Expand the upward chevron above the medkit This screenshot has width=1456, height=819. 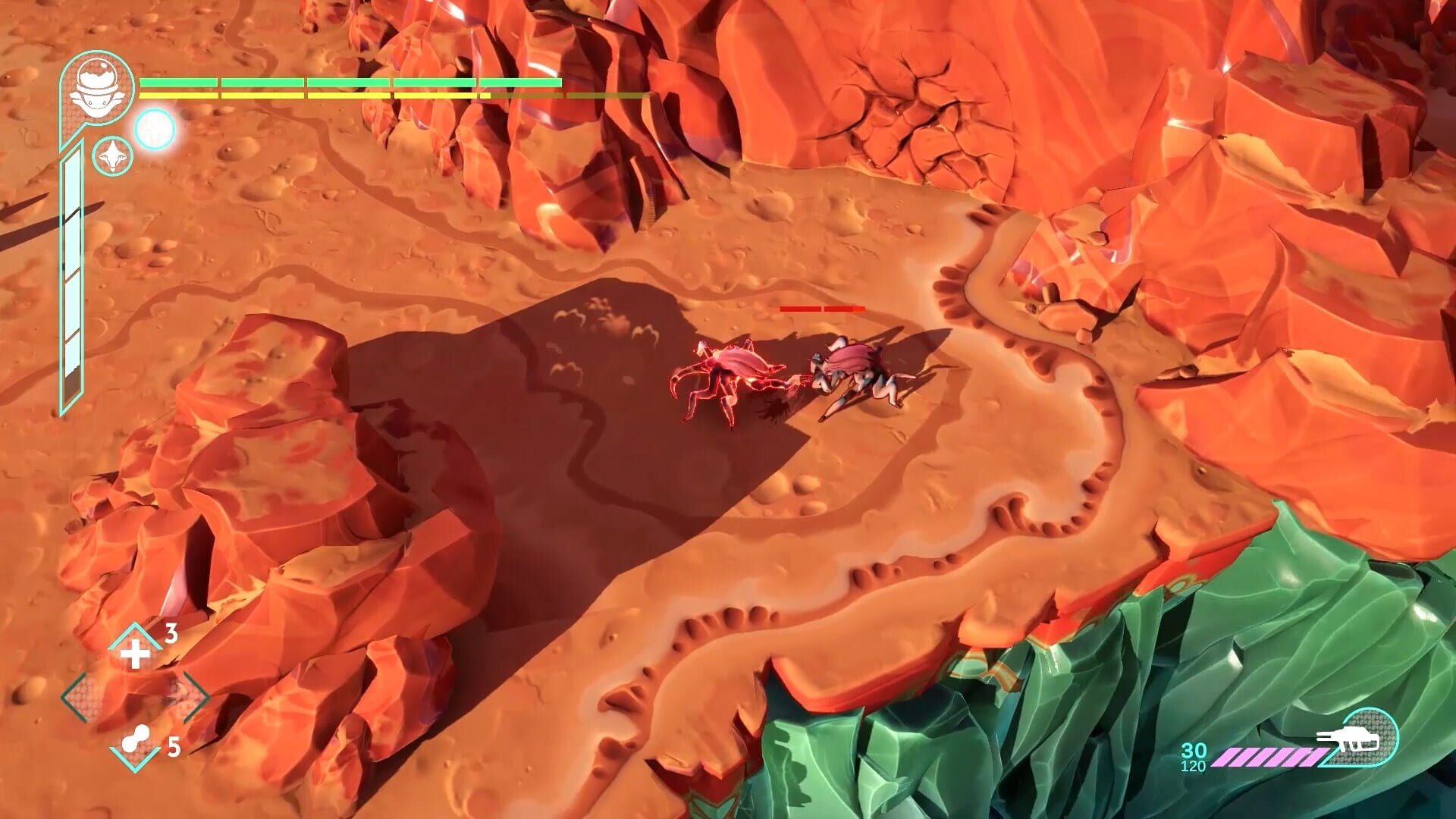[134, 632]
